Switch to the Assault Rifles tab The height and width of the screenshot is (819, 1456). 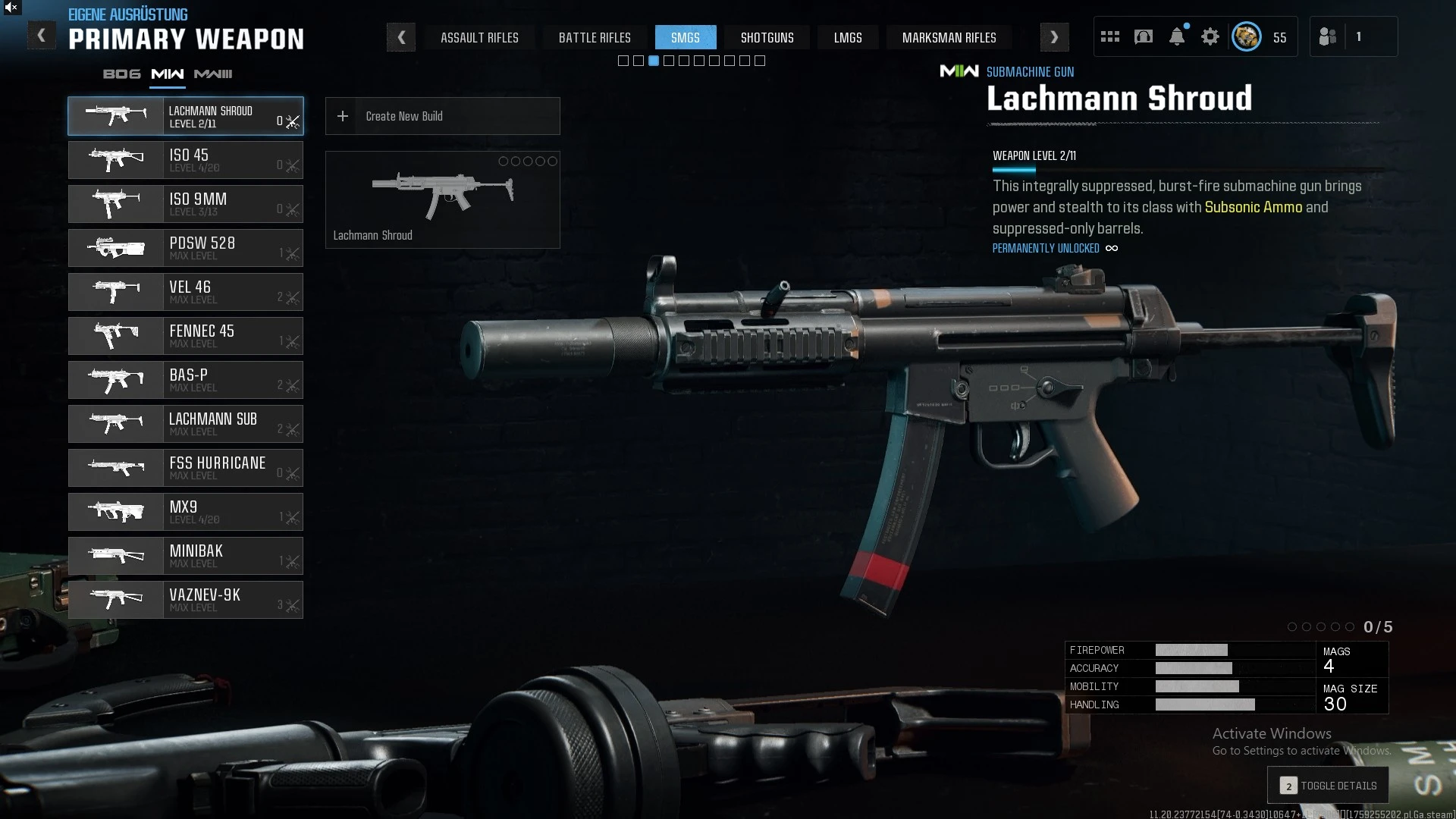pyautogui.click(x=479, y=37)
